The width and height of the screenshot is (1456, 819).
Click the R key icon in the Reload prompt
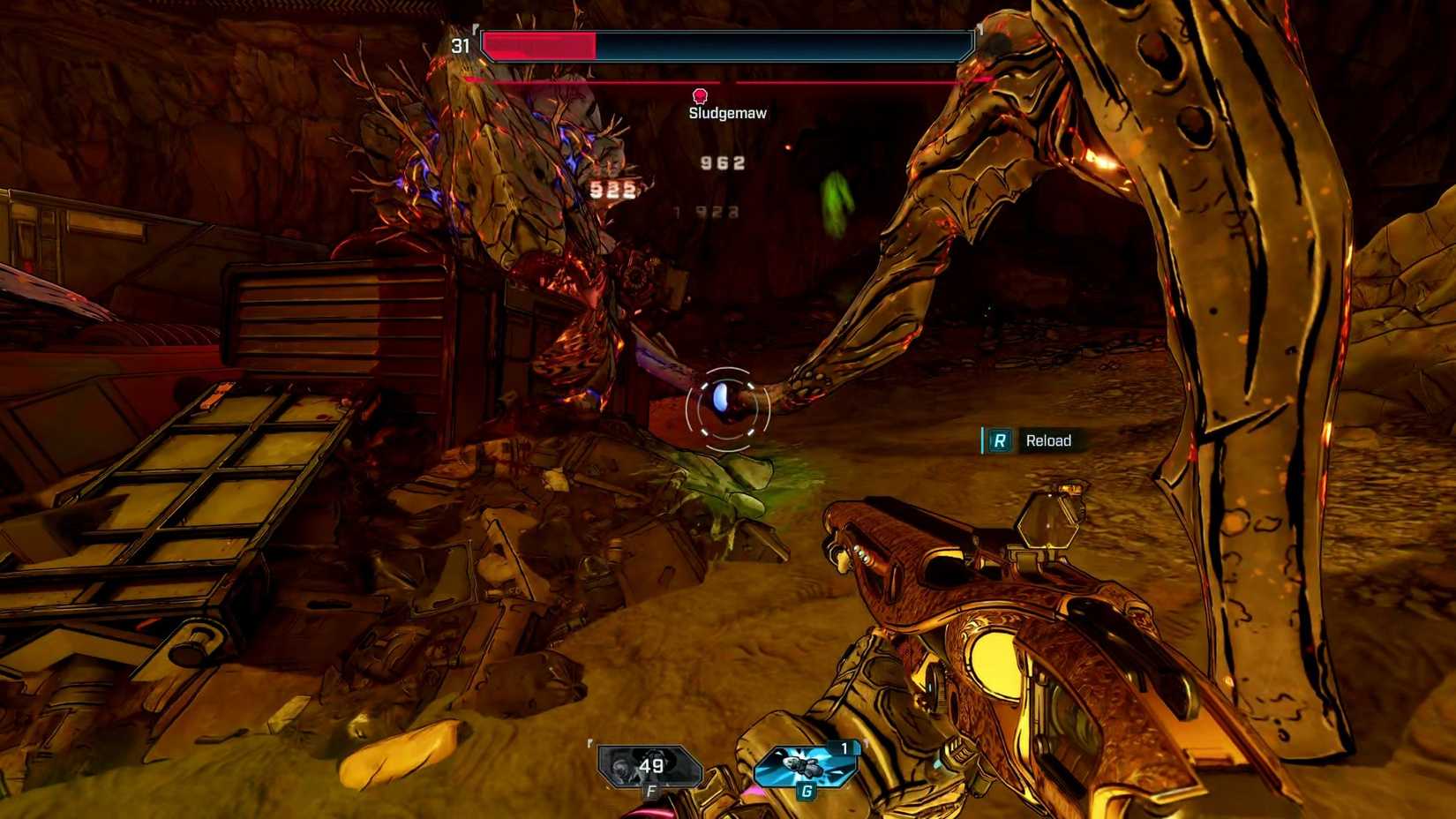pyautogui.click(x=999, y=440)
